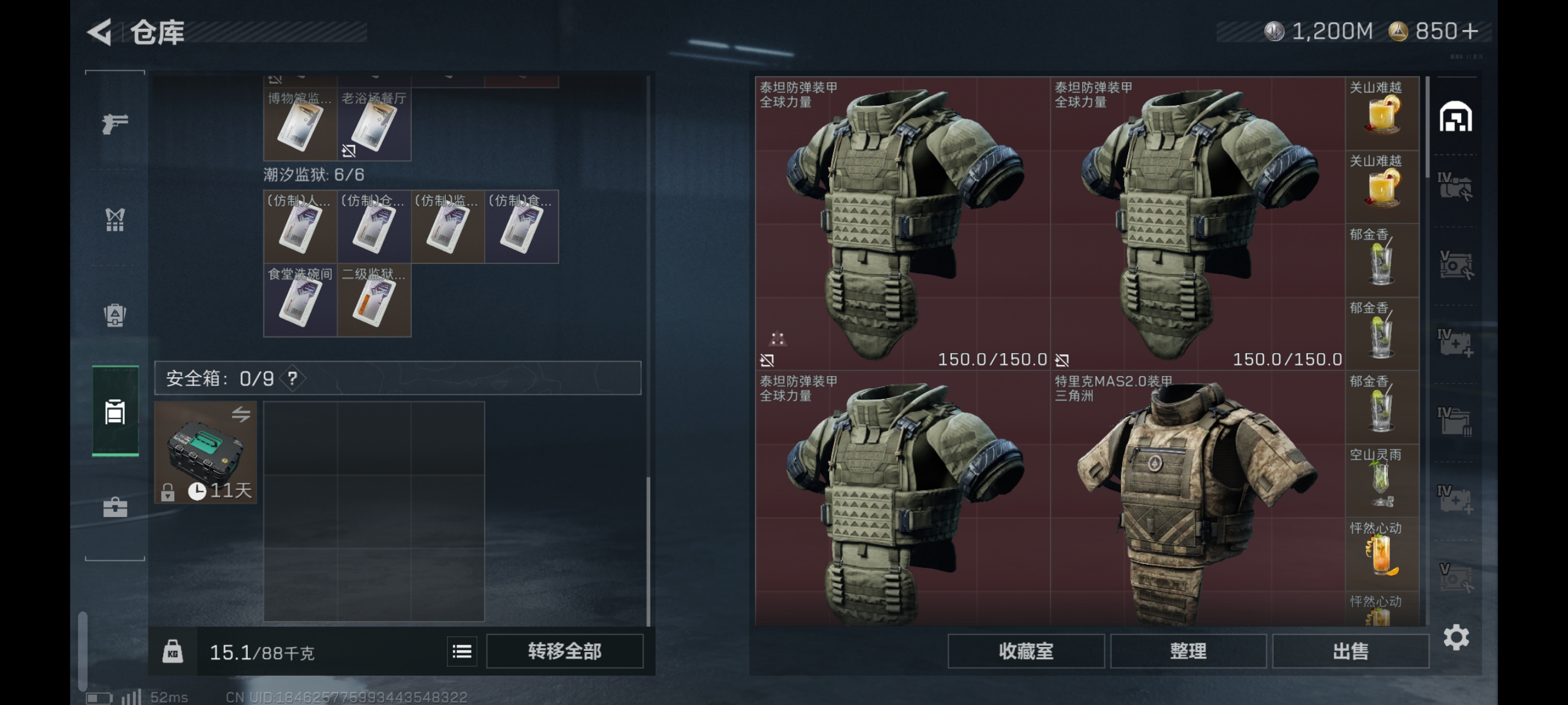Add currency with the plus button

pyautogui.click(x=1469, y=31)
